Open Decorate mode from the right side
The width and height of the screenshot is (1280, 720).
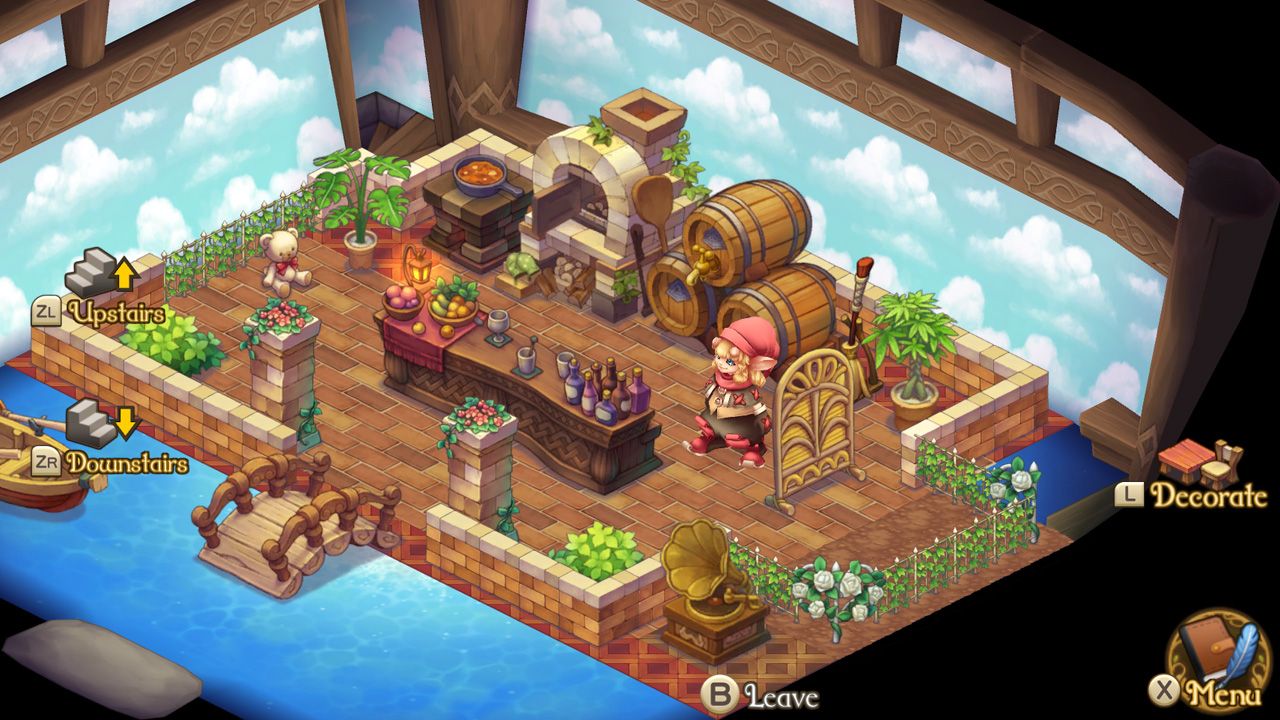pyautogui.click(x=1210, y=494)
